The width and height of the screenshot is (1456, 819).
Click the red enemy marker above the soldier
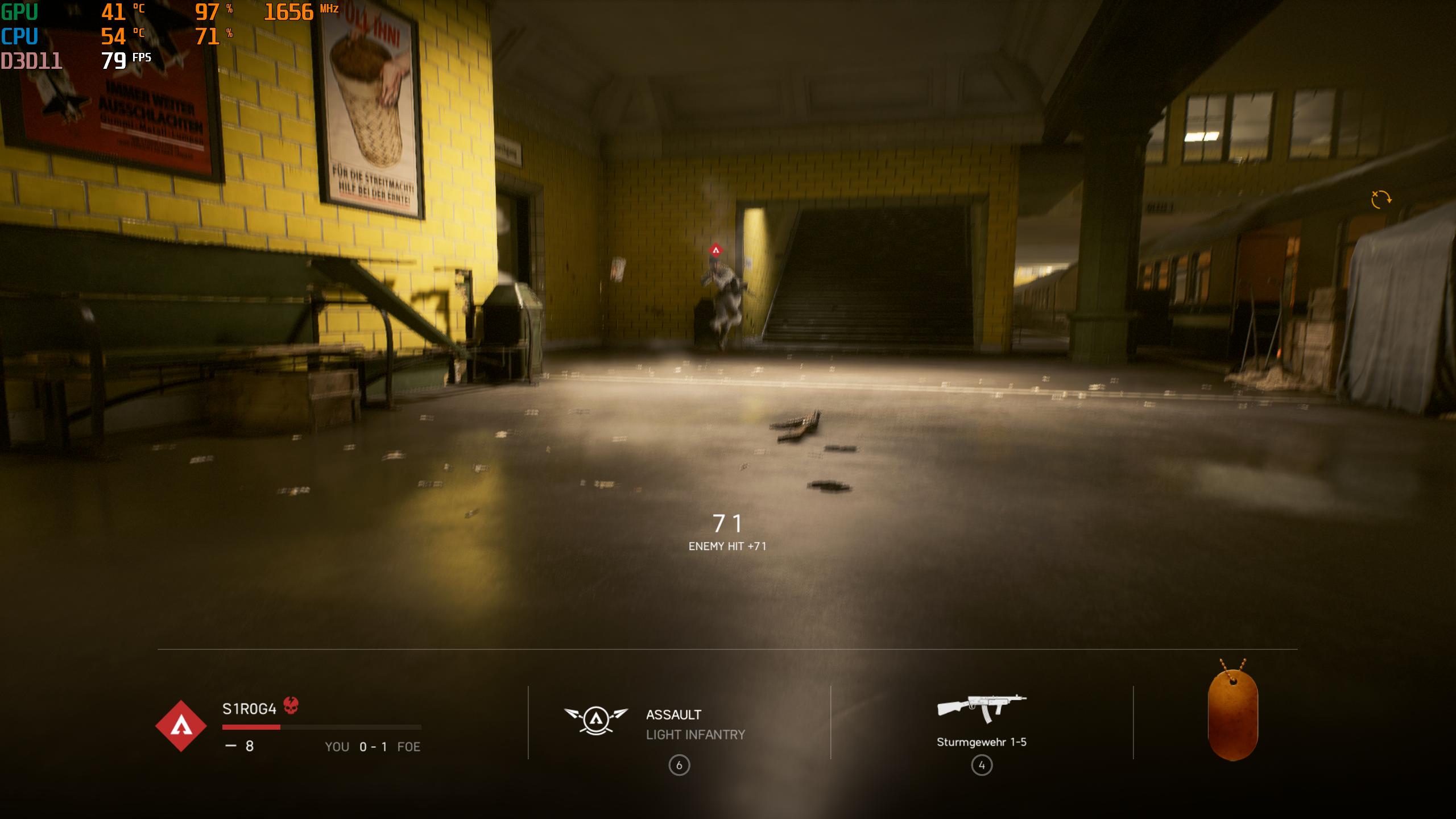(x=715, y=250)
